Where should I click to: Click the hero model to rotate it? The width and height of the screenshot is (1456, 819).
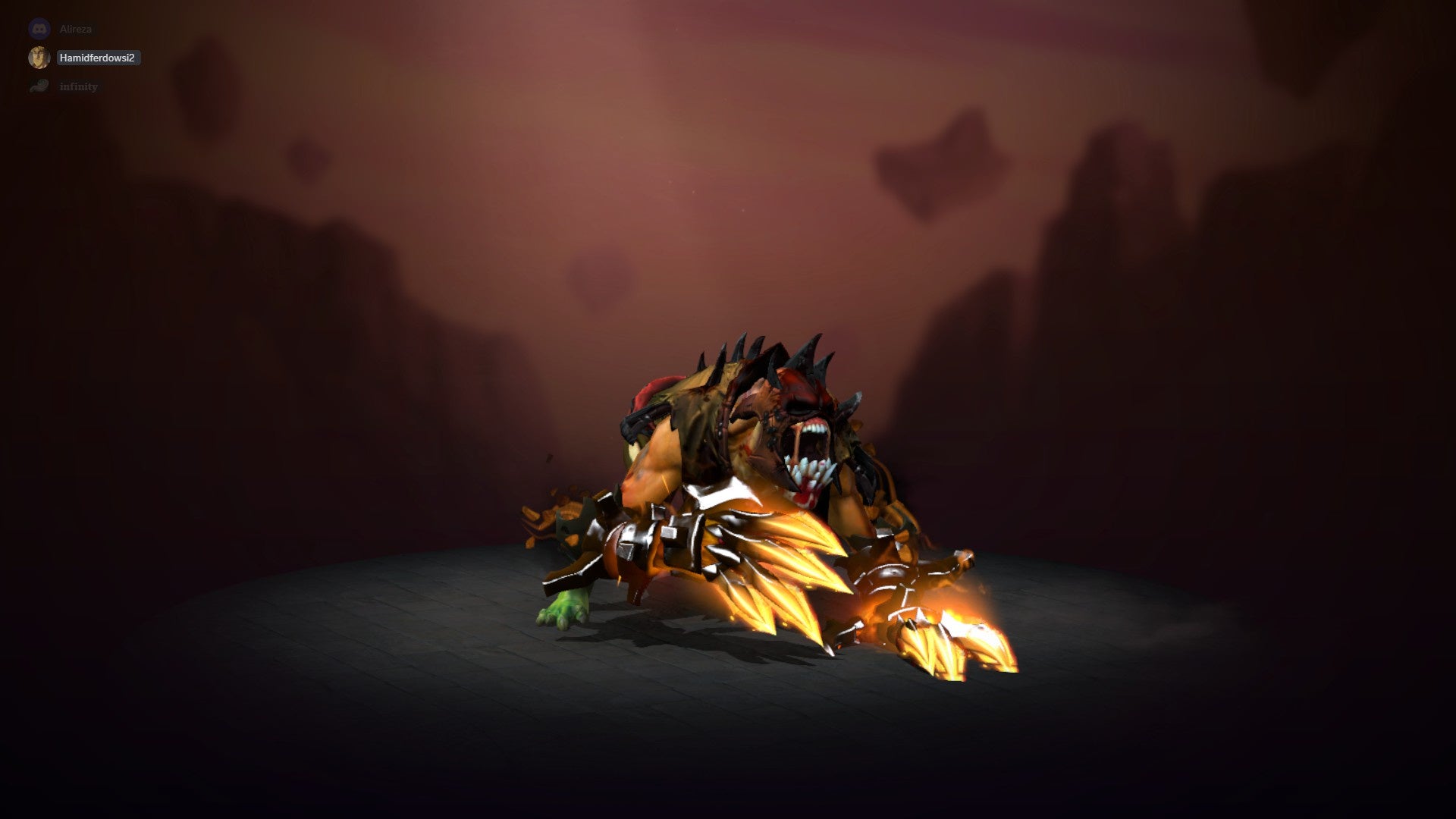(x=758, y=493)
